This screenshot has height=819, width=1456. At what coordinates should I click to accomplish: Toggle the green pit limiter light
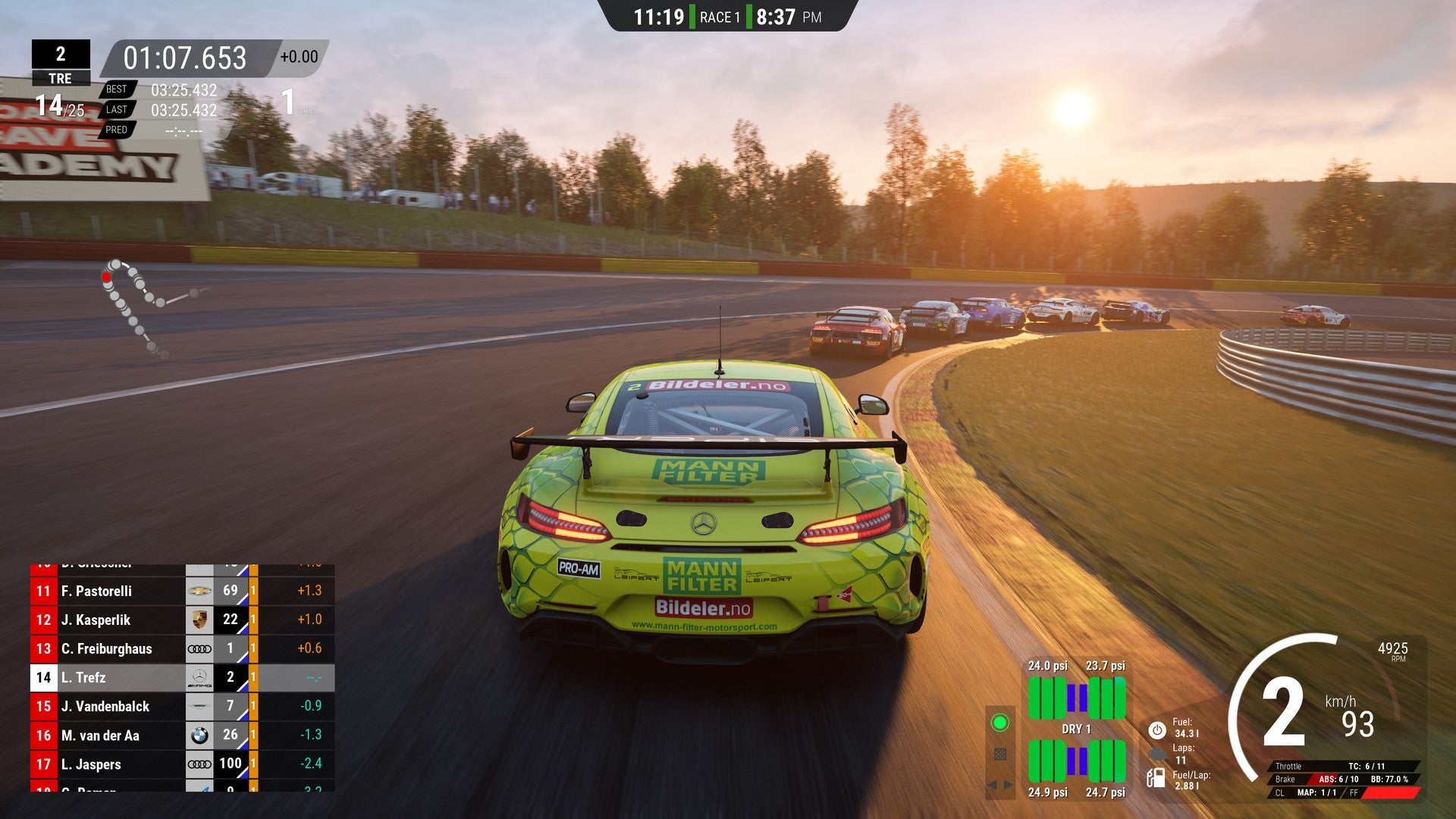tap(999, 722)
